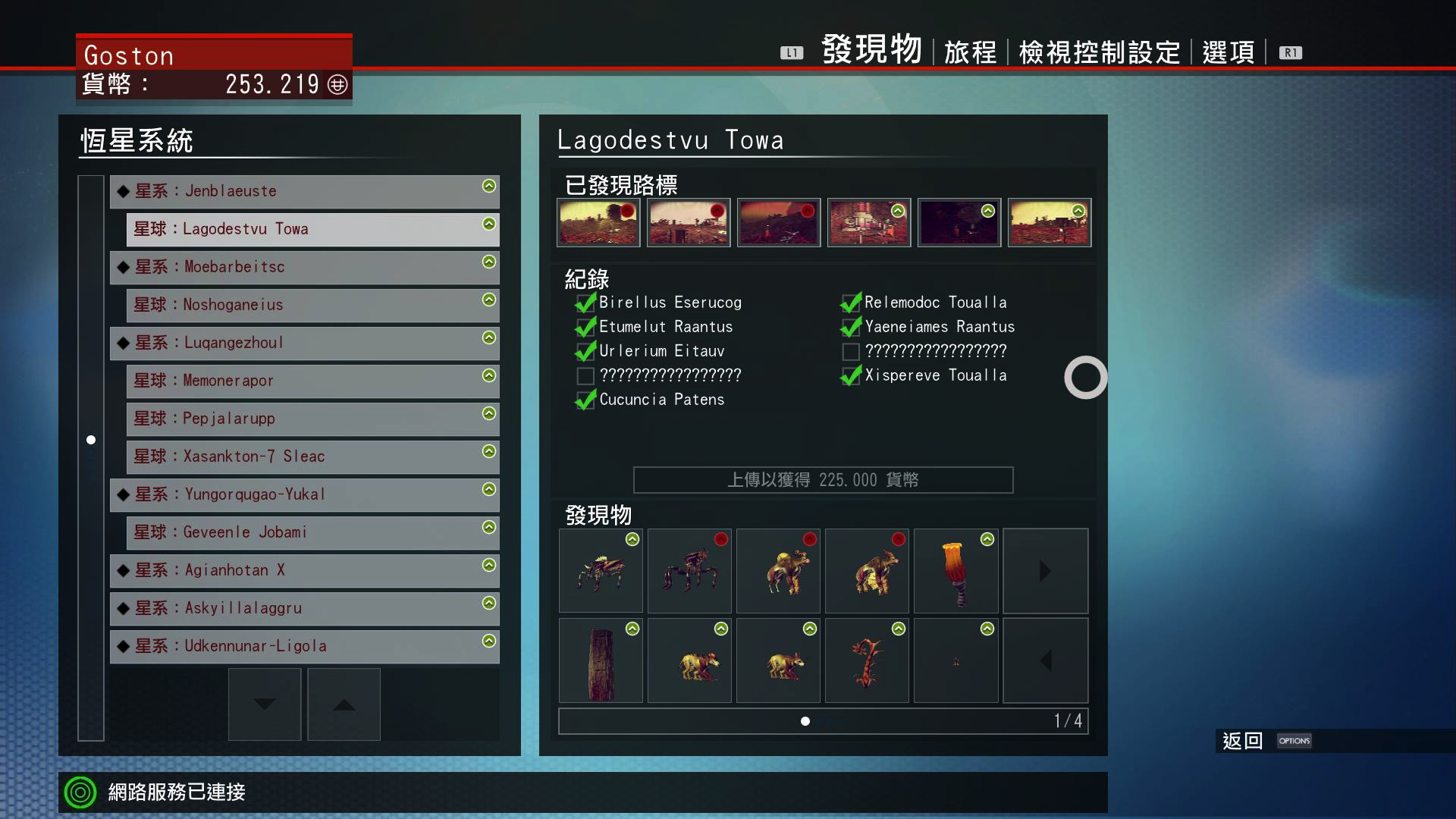The image size is (1456, 819).
Task: Go to the 選項 tab
Action: pos(1228,52)
